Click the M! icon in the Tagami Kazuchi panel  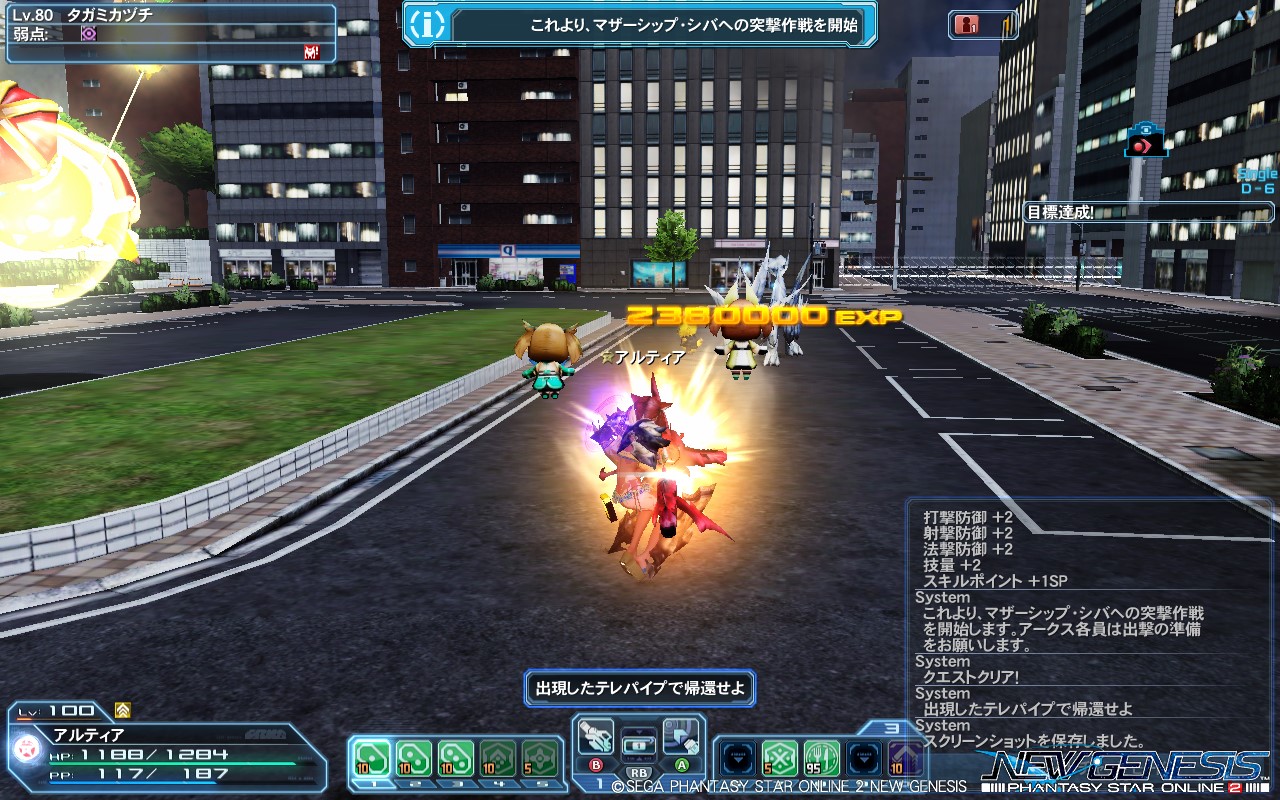click(310, 51)
